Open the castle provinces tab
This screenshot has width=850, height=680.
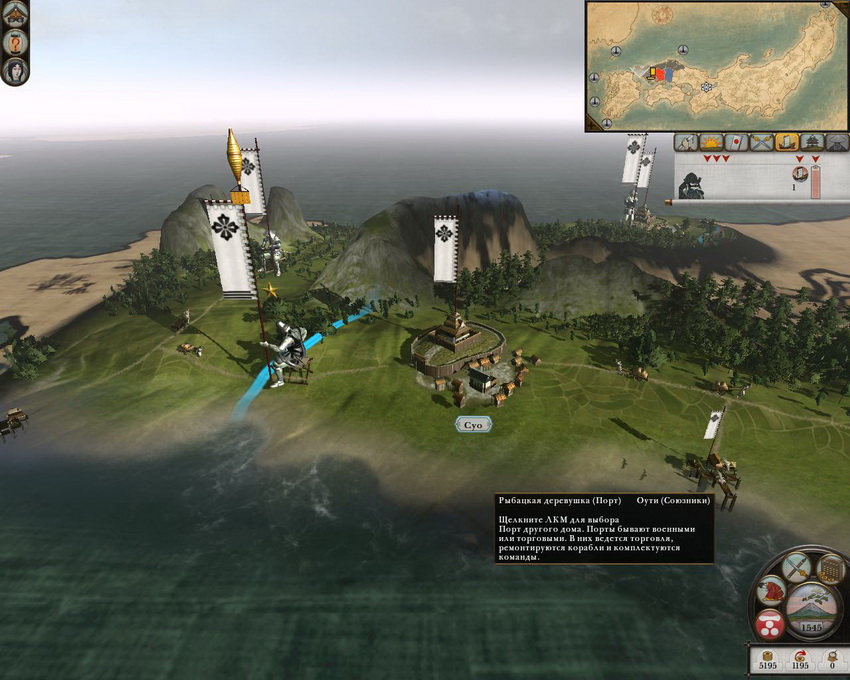click(x=812, y=142)
